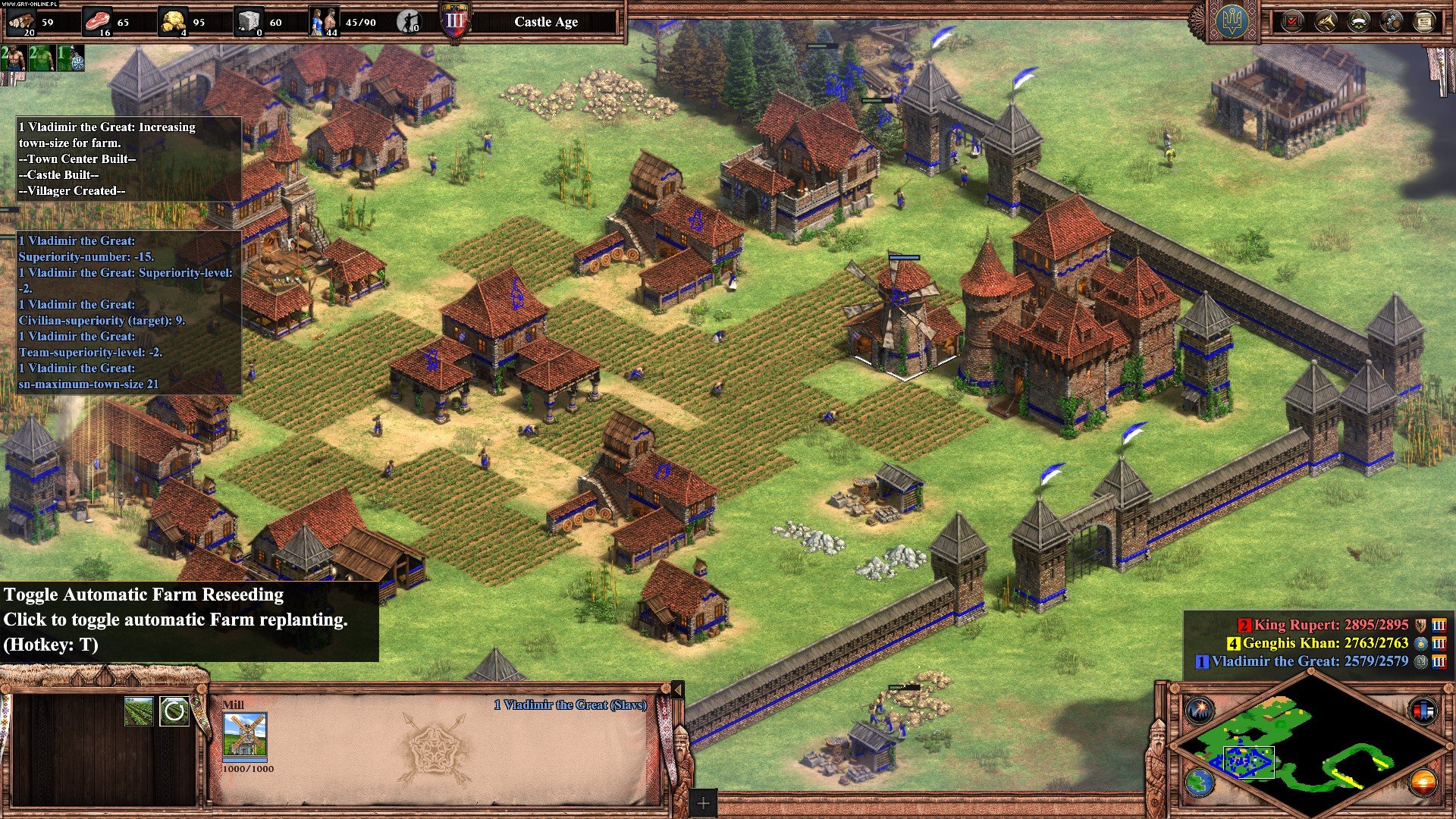
Task: Open the golden horn chat button
Action: [1326, 21]
